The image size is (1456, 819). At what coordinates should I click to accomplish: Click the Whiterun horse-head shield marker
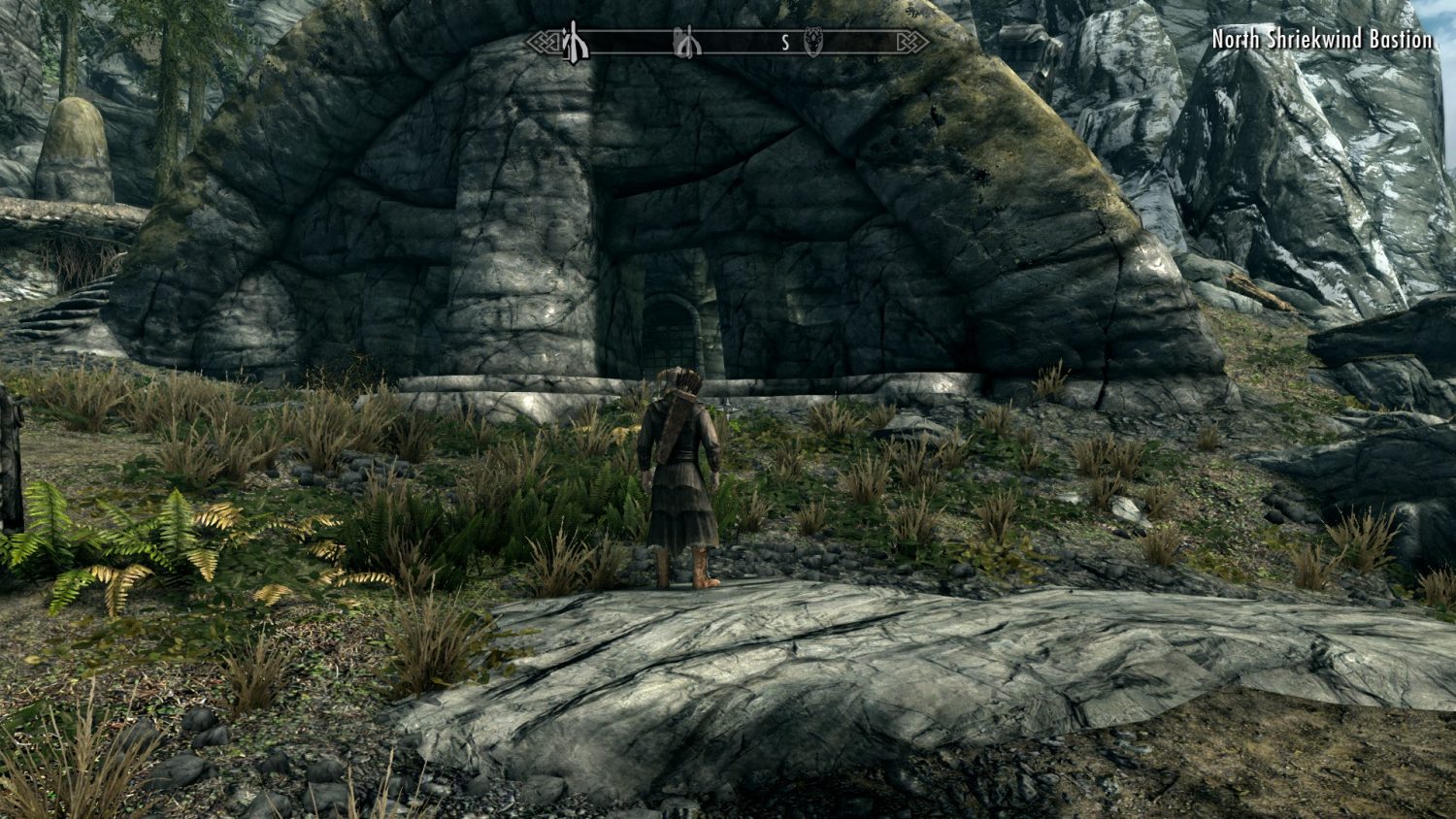pos(813,43)
